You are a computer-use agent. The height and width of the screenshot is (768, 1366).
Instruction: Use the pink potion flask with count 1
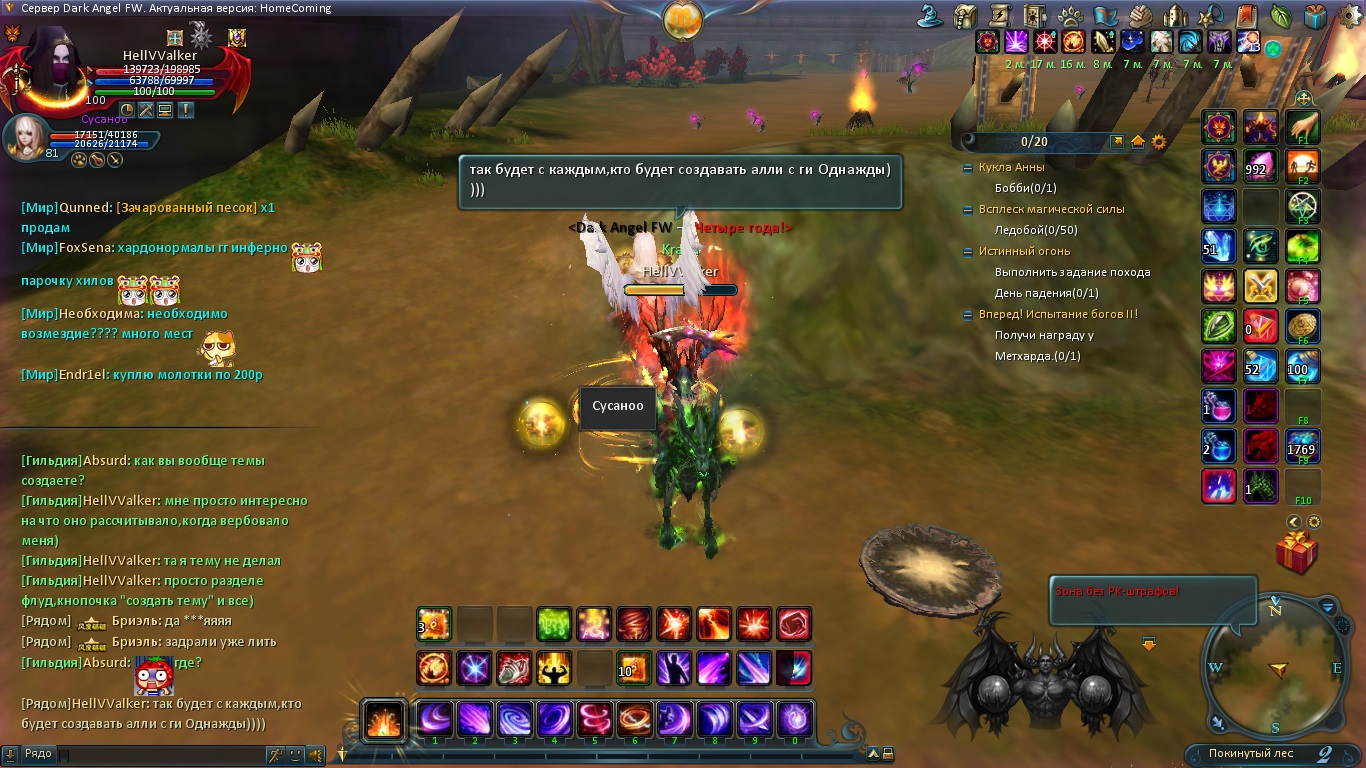pyautogui.click(x=1218, y=406)
